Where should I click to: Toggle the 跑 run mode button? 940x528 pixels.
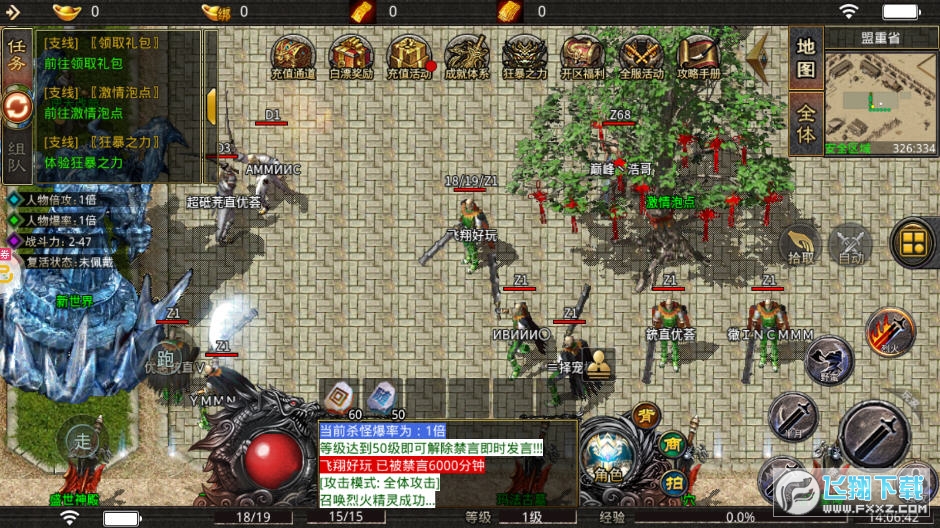(x=166, y=360)
